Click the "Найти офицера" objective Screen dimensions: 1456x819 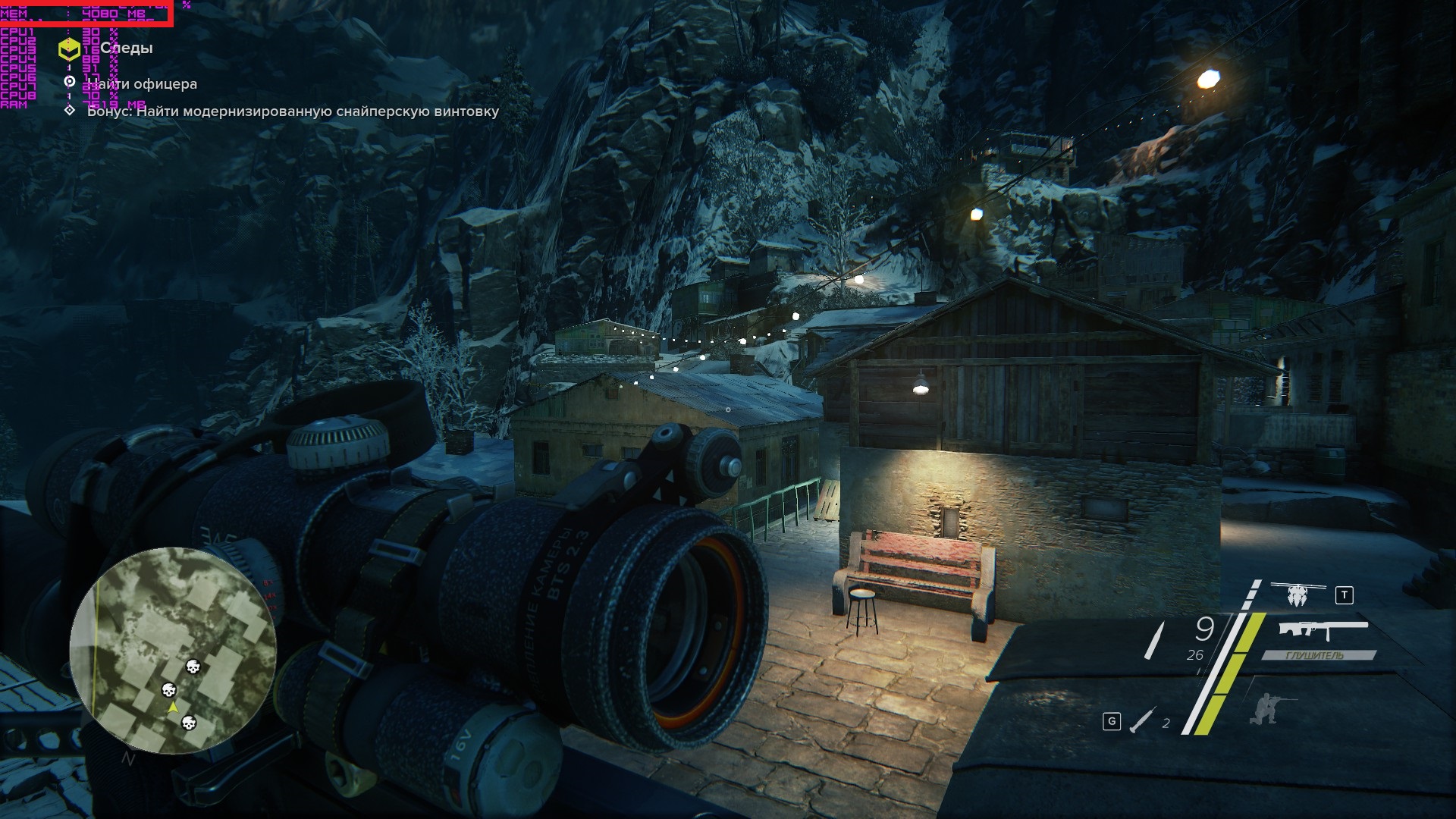click(142, 84)
